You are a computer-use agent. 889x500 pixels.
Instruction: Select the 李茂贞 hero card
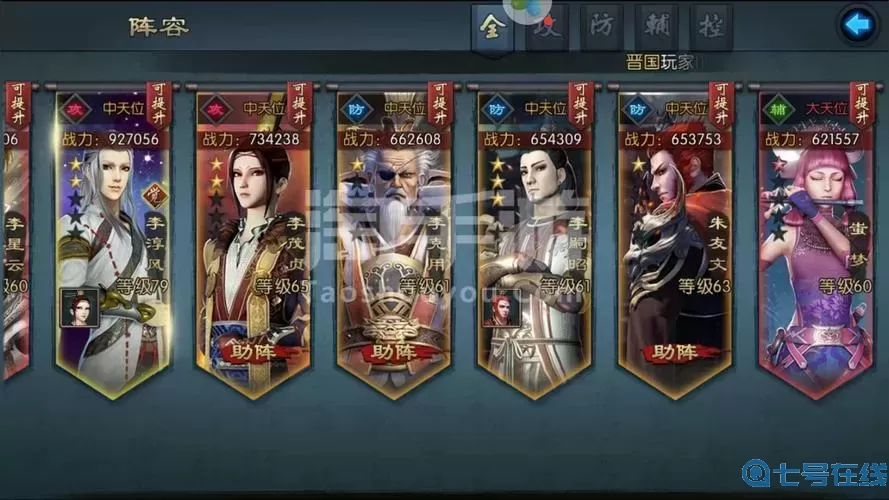[252, 250]
